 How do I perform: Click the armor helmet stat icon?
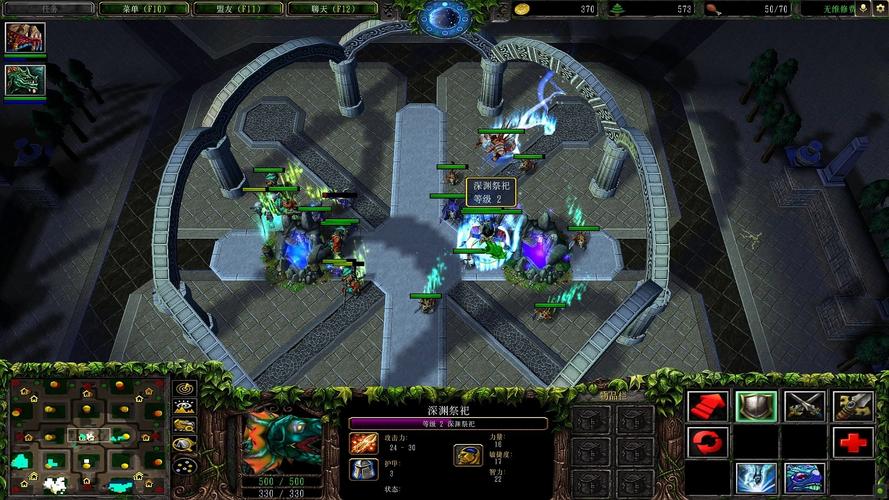[363, 469]
